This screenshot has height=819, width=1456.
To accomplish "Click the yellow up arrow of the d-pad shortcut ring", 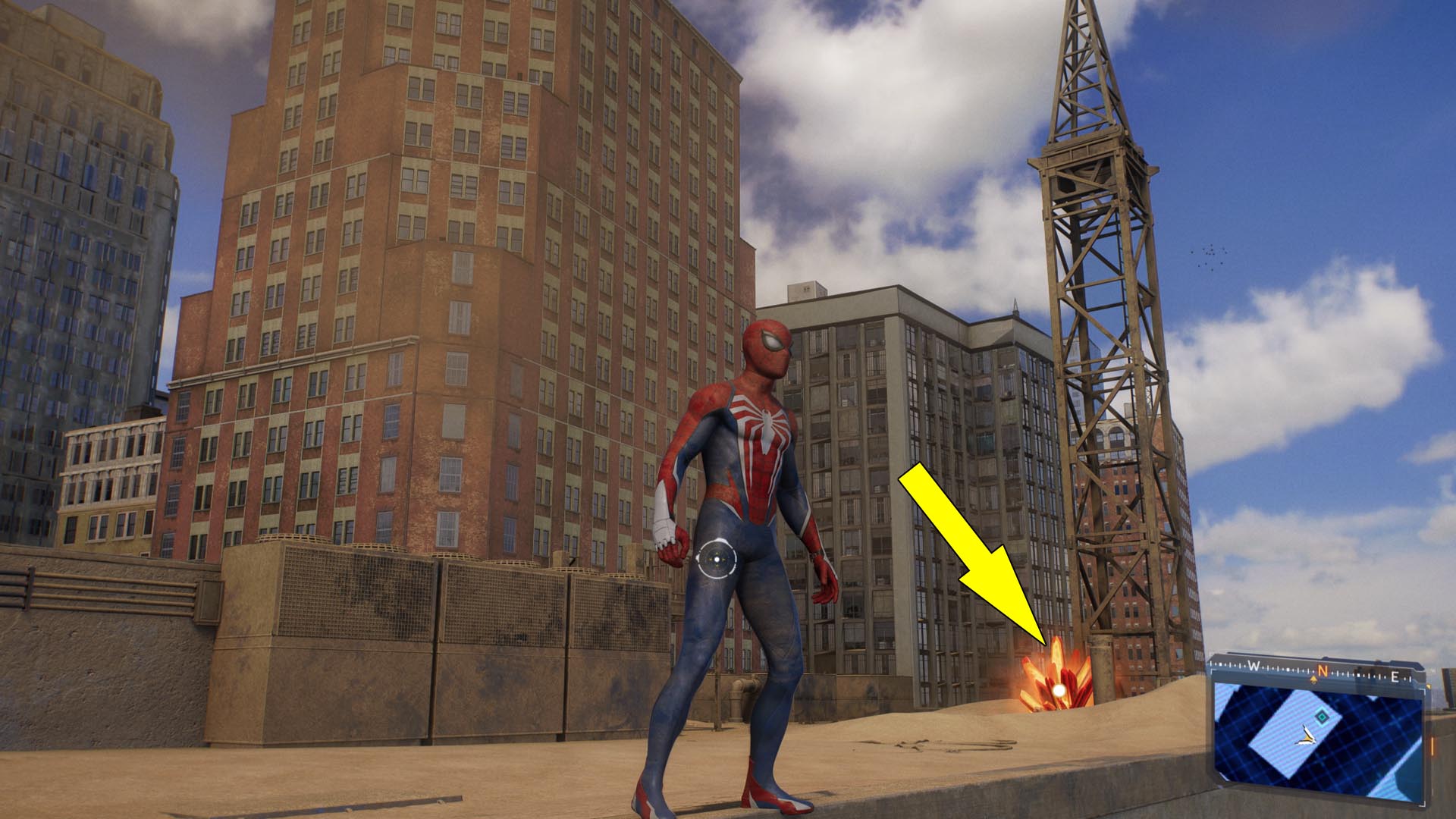I will point(717,553).
